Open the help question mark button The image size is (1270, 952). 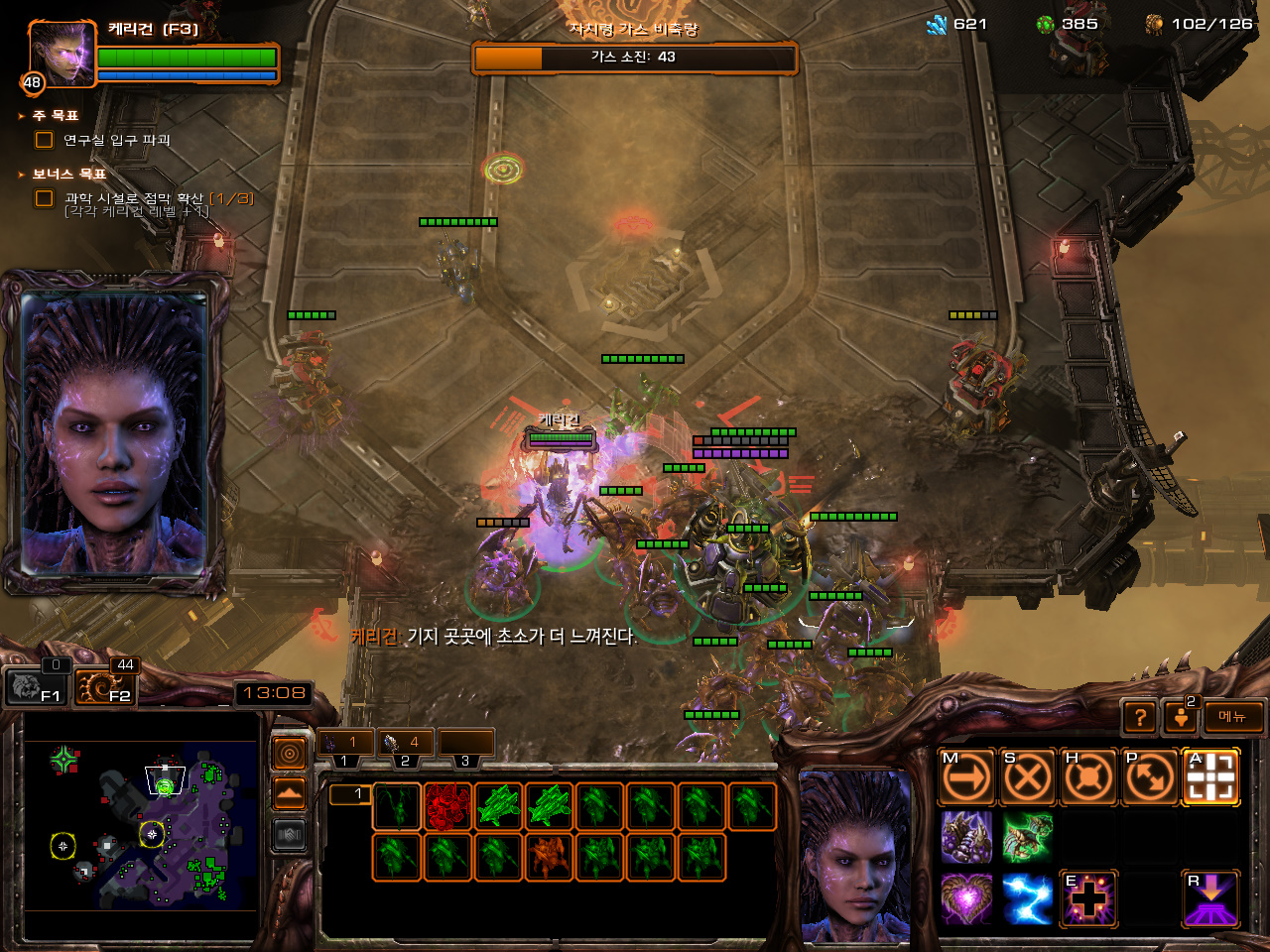coord(1140,717)
